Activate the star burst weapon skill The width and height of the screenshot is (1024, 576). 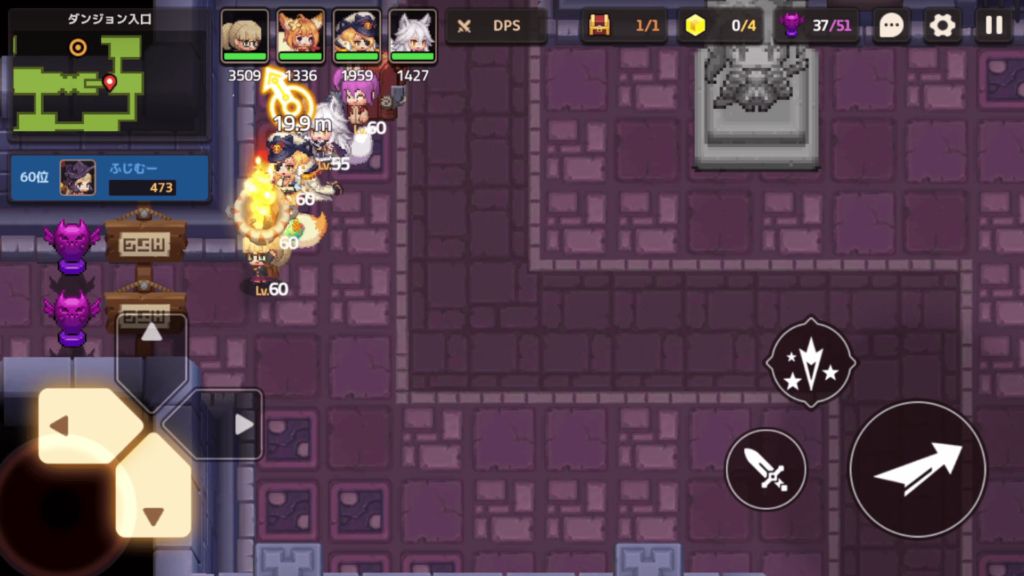810,362
